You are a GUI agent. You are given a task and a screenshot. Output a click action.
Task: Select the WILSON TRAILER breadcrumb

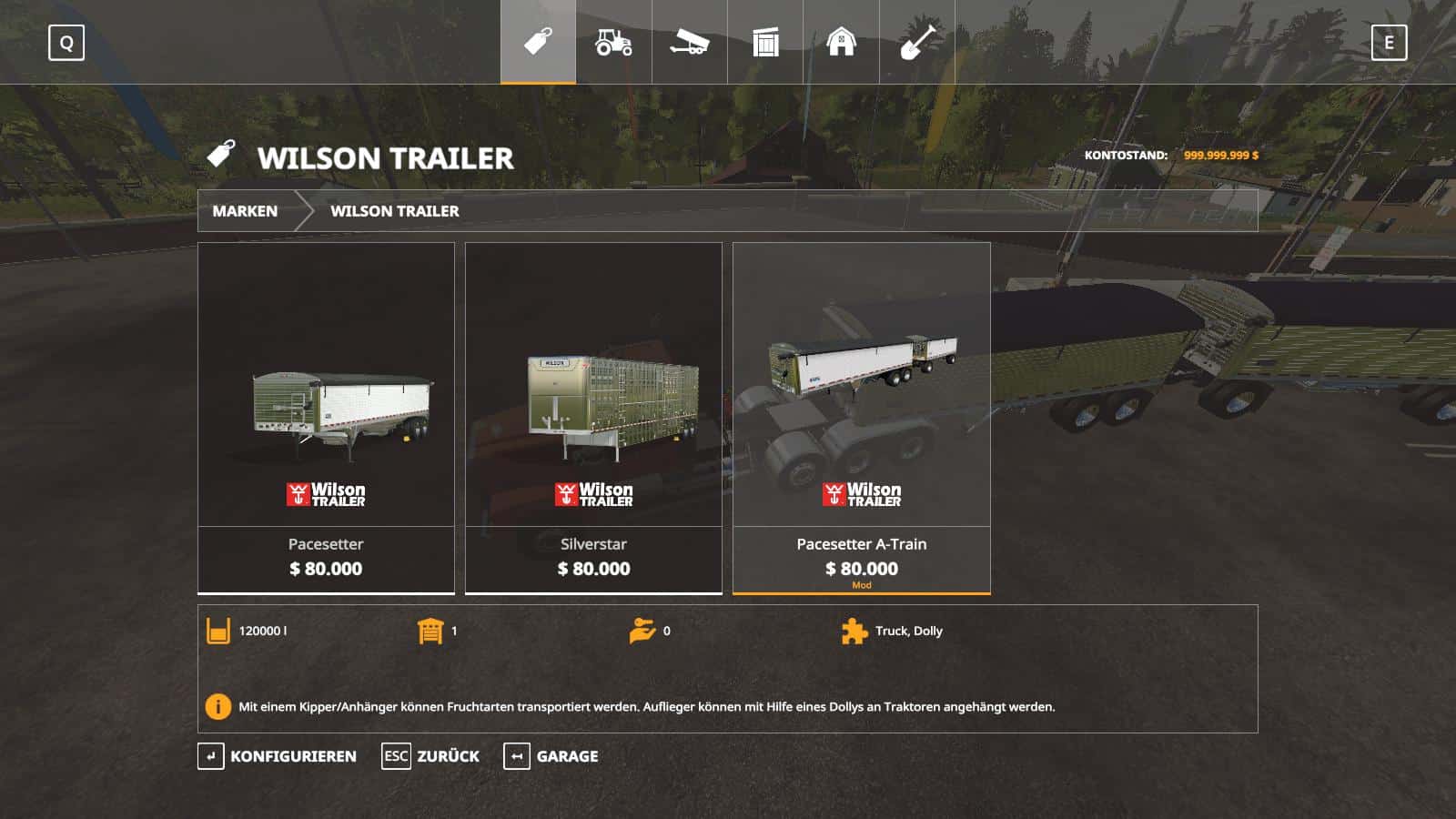click(395, 211)
